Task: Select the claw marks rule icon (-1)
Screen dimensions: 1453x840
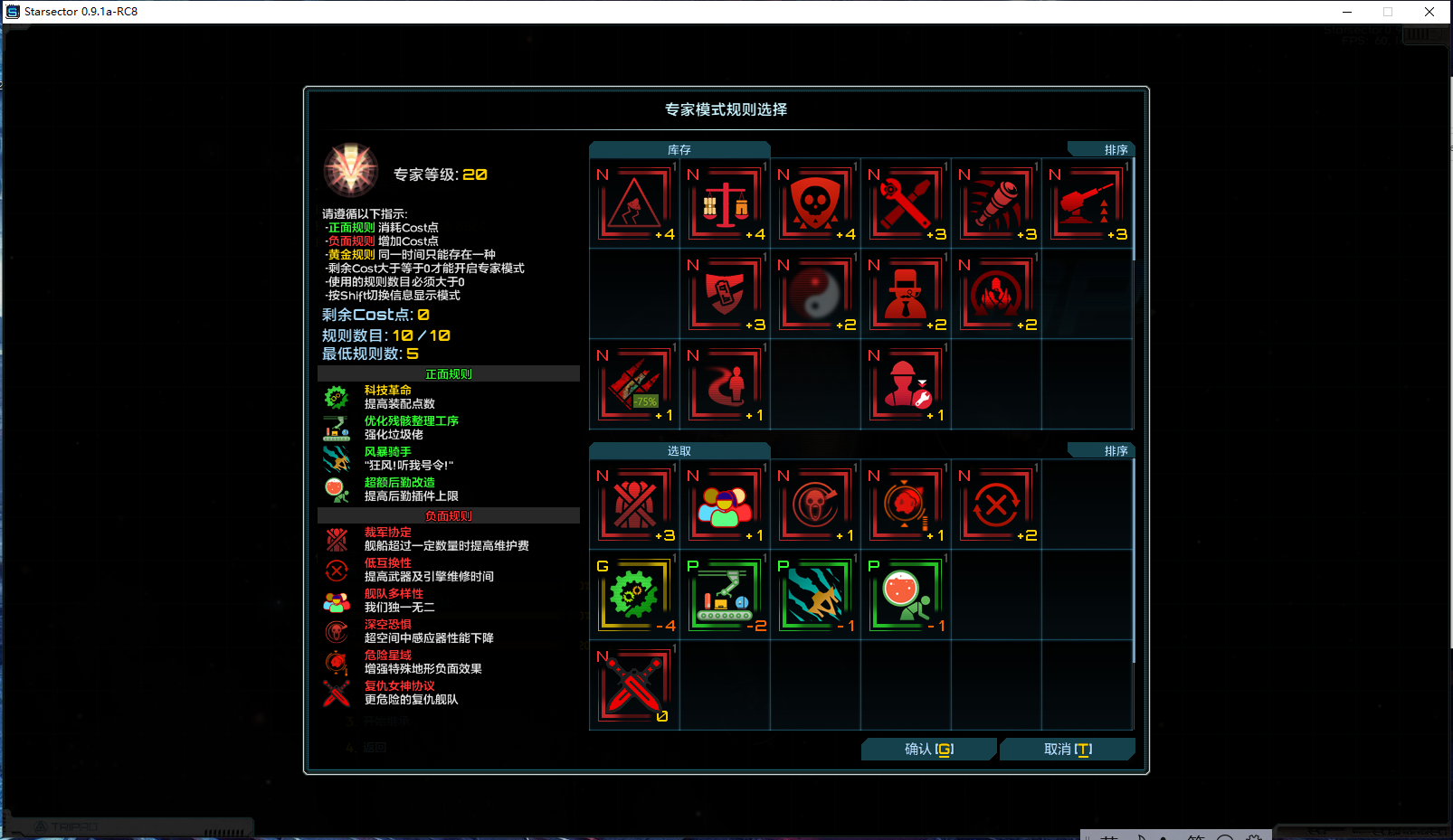Action: [x=815, y=594]
